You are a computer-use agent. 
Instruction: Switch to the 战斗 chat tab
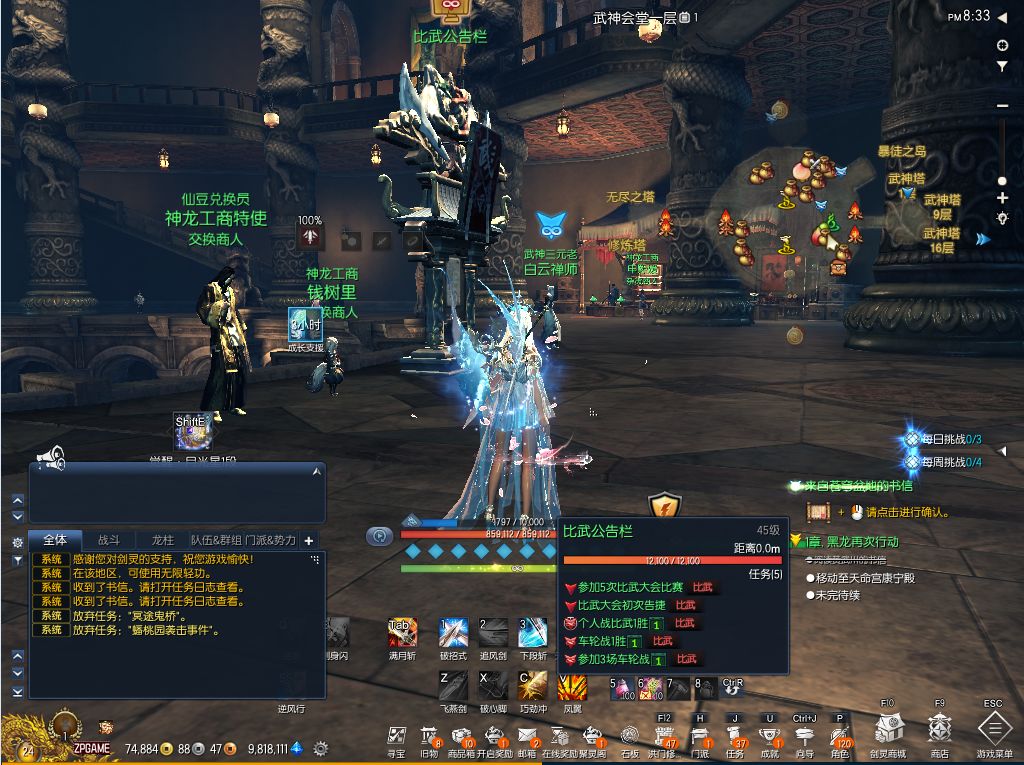point(108,540)
